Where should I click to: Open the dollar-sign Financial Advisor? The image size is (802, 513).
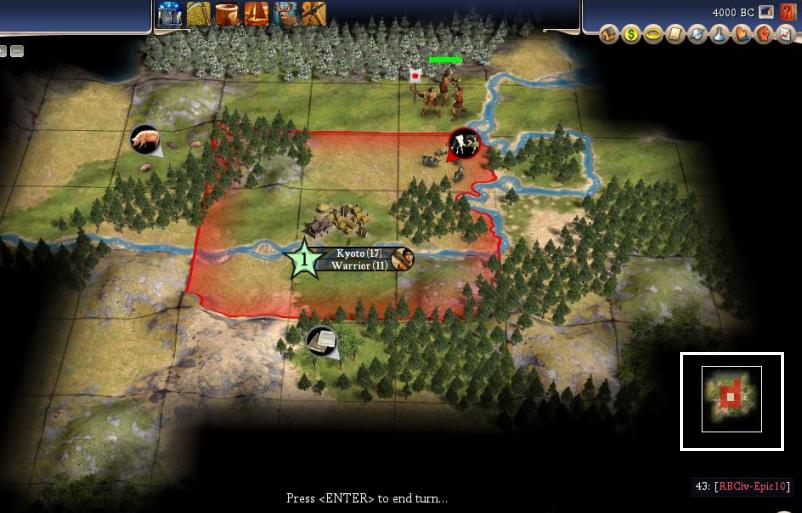[631, 35]
